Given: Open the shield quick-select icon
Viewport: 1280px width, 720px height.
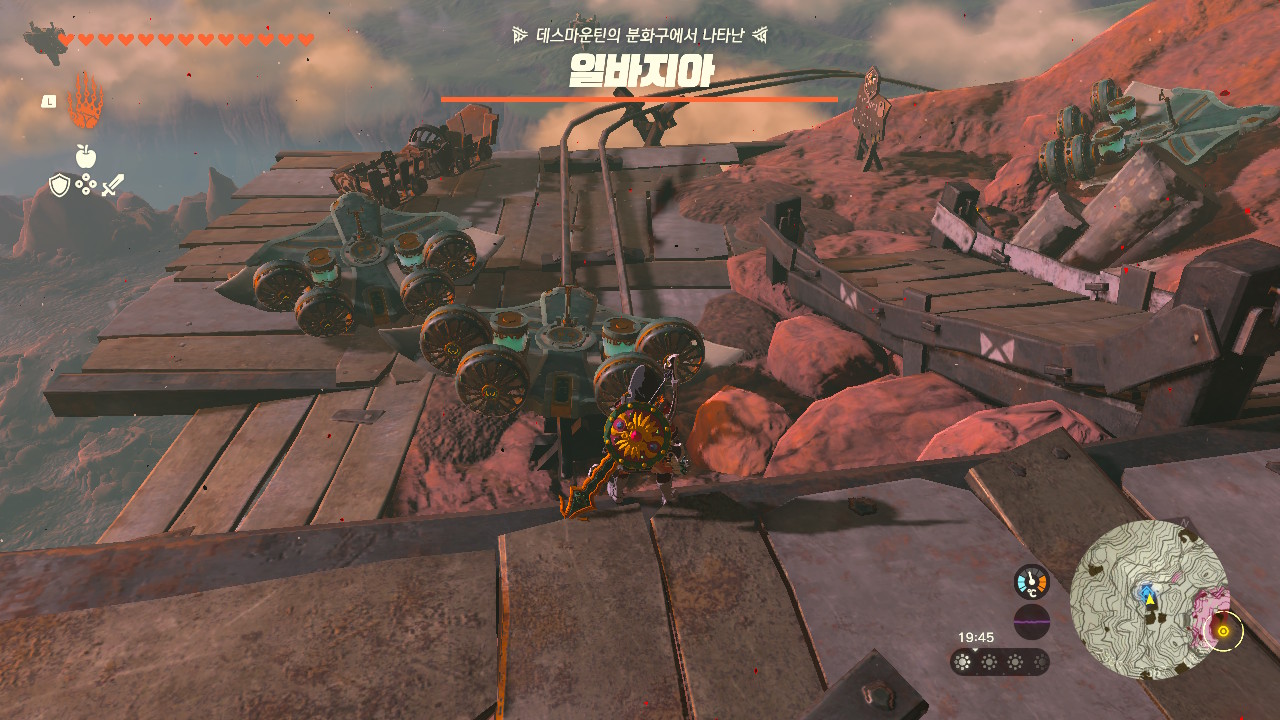Looking at the screenshot, I should coord(60,185).
